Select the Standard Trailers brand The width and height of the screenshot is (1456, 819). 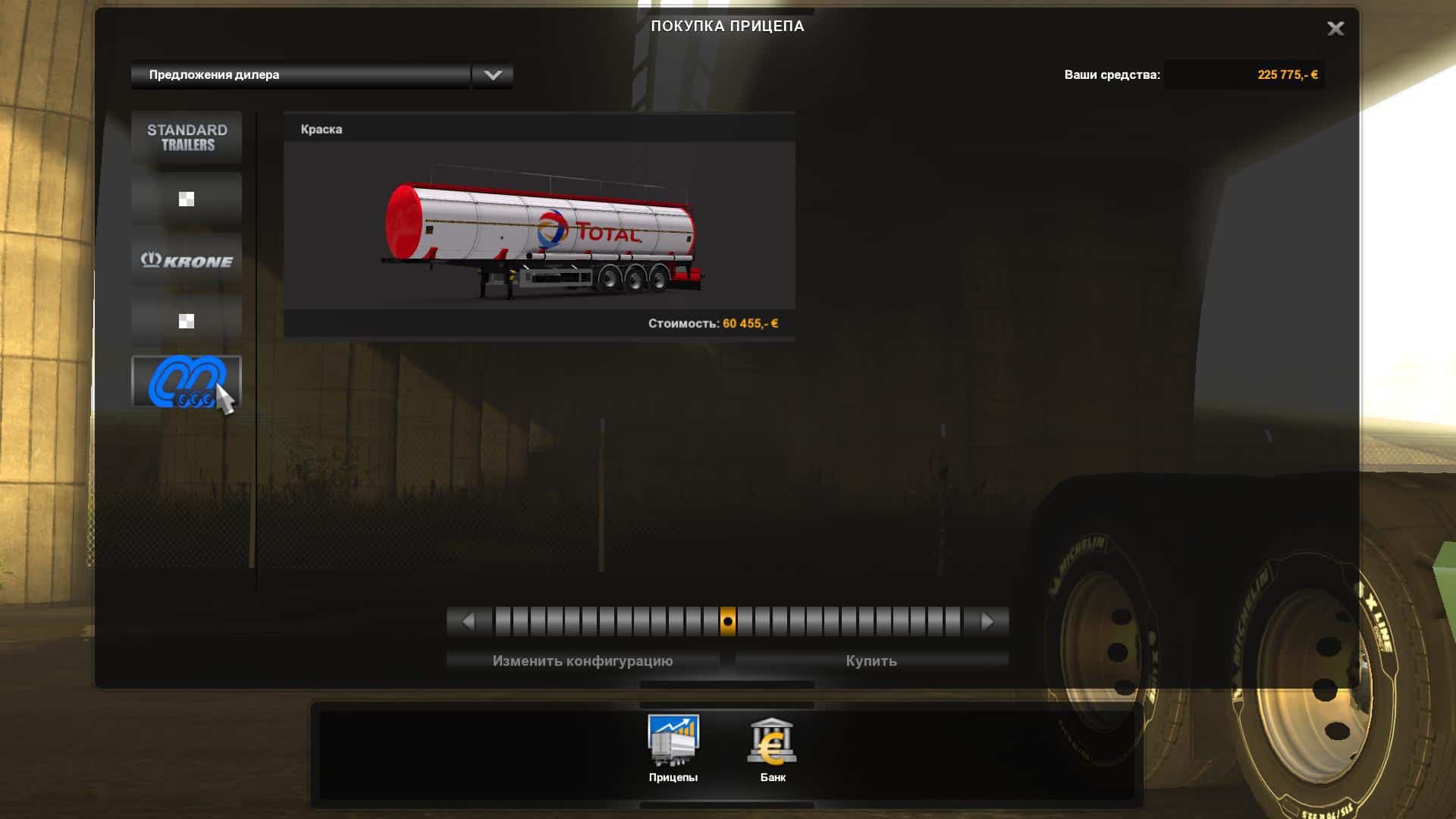tap(187, 137)
